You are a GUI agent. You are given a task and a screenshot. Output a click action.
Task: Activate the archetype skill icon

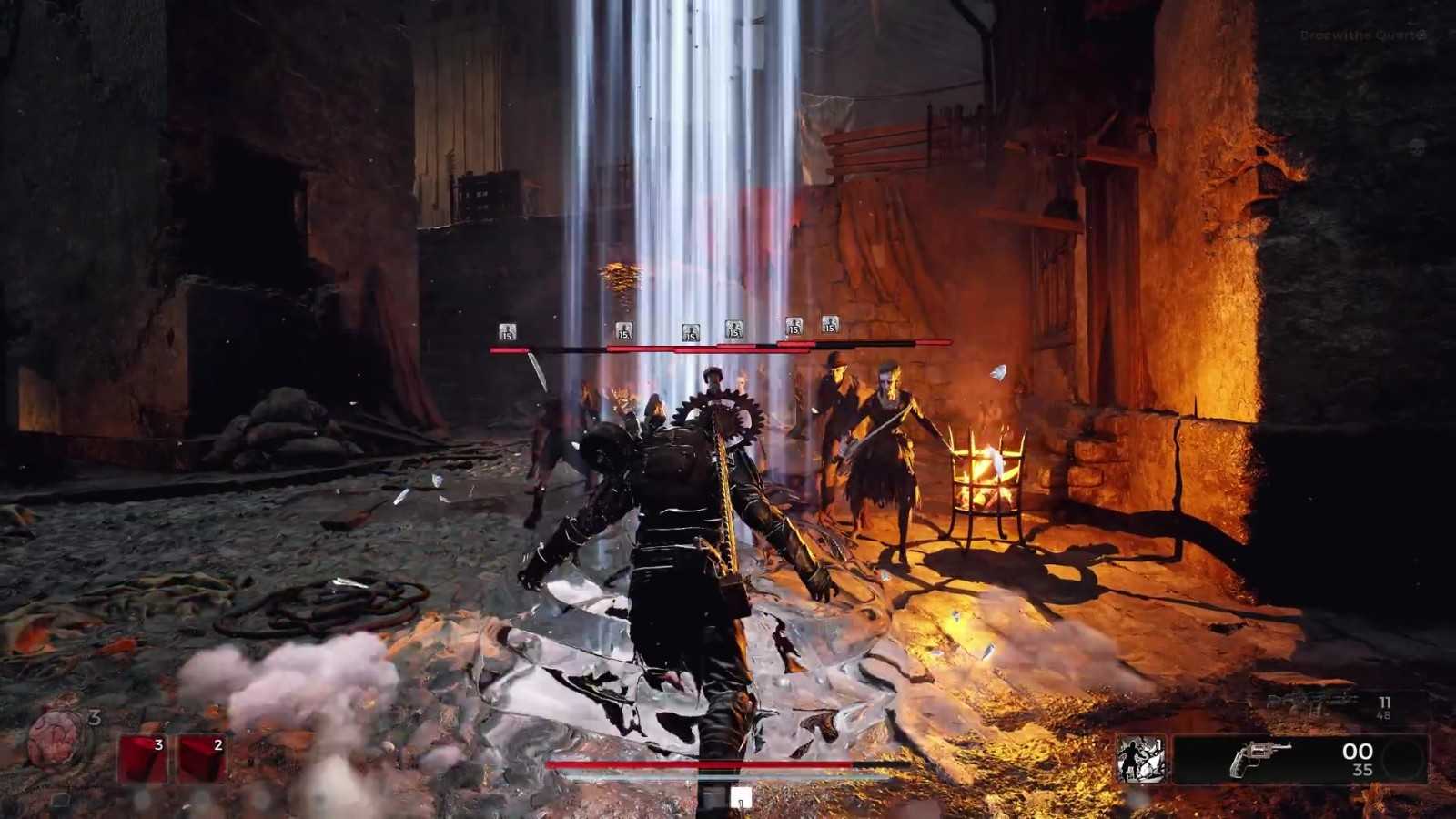pyautogui.click(x=1141, y=760)
